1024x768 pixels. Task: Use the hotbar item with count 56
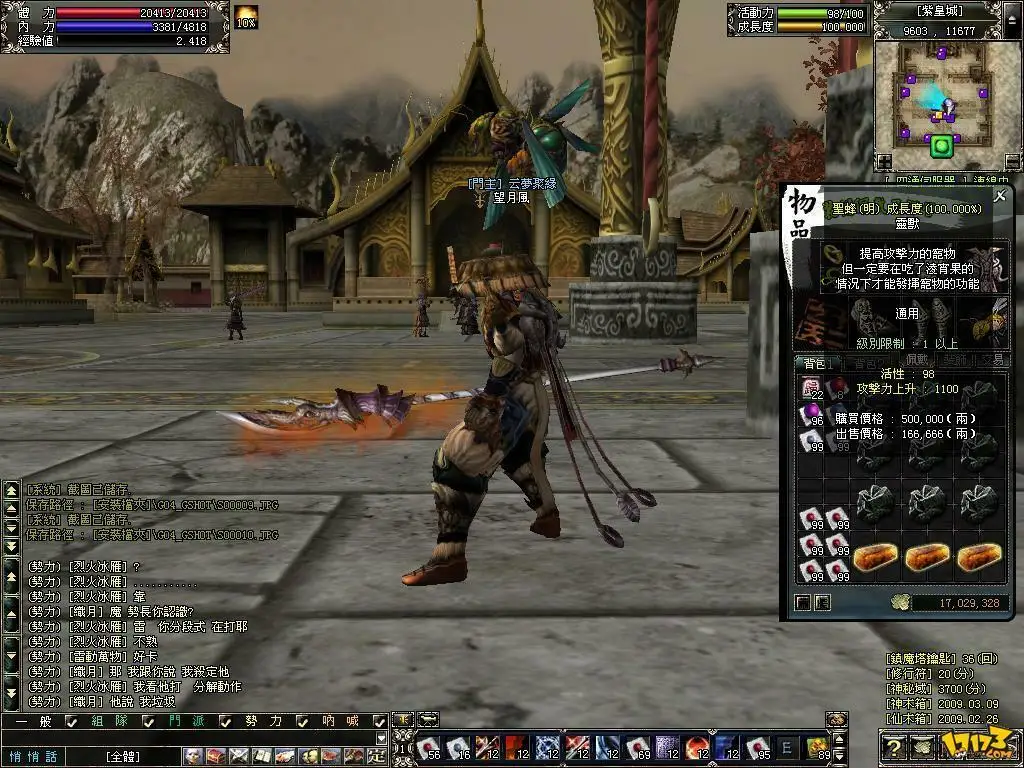427,746
